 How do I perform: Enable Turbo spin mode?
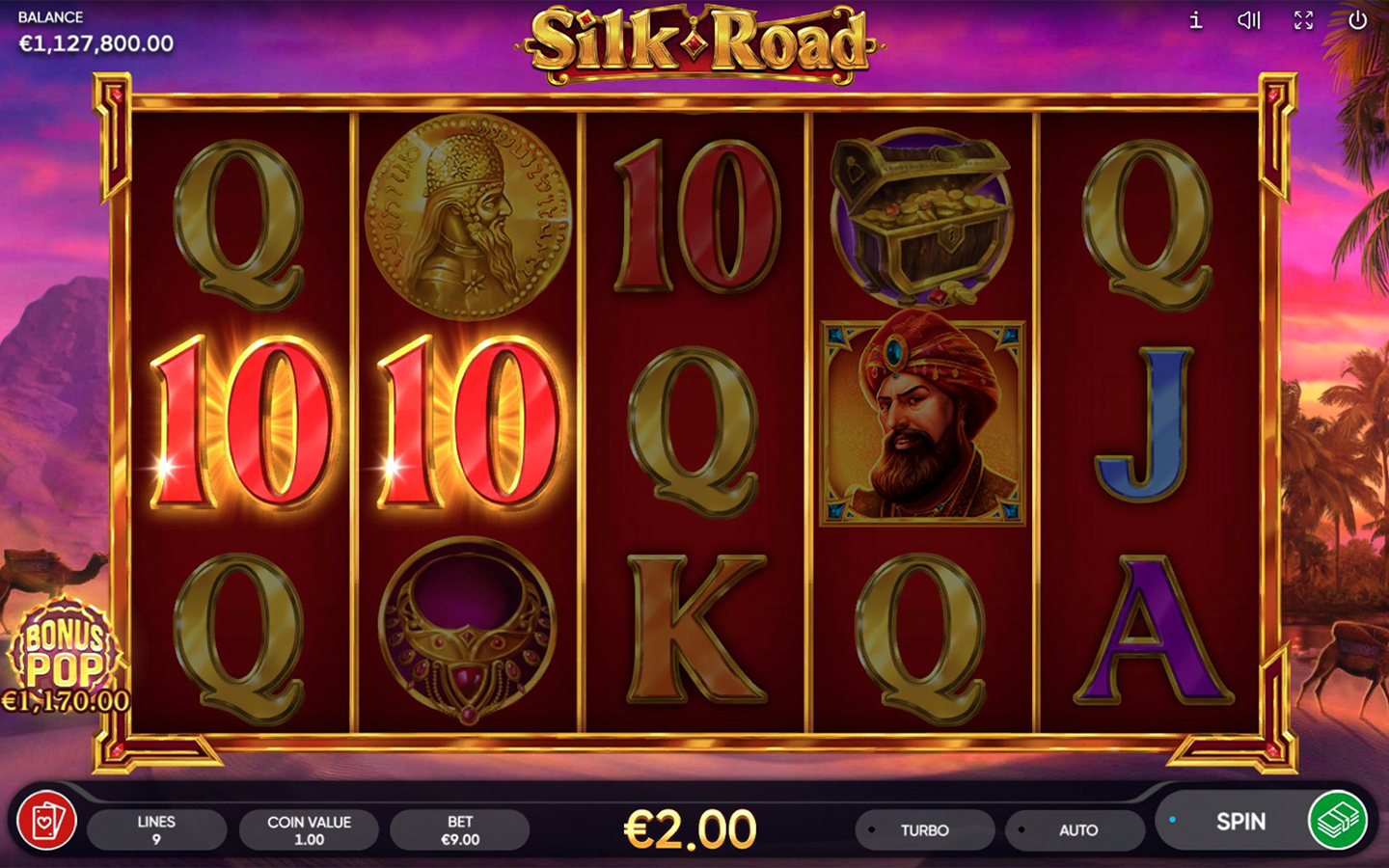pos(924,829)
